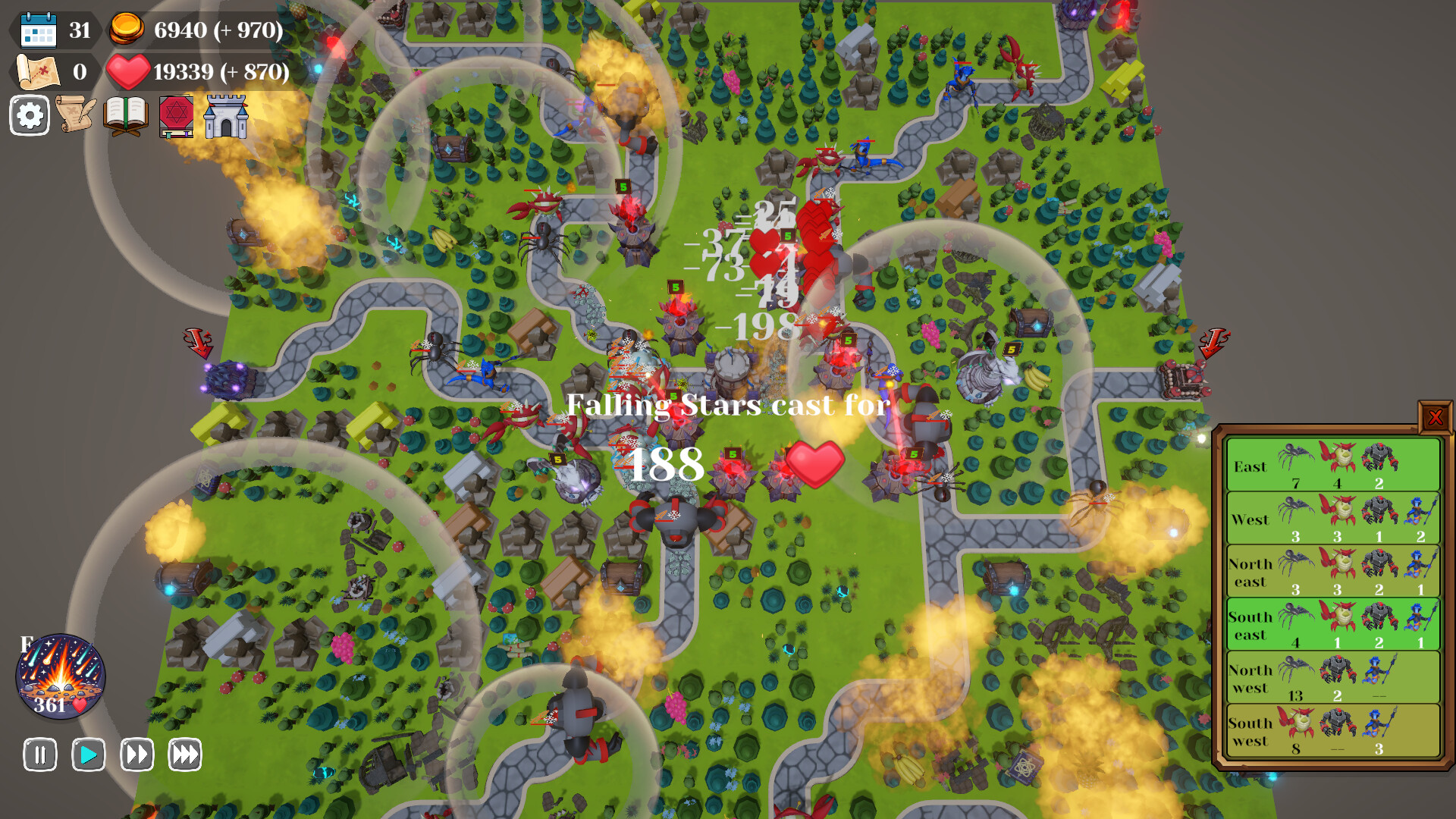1456x819 pixels.
Task: Click the heart health resource icon
Action: click(127, 73)
